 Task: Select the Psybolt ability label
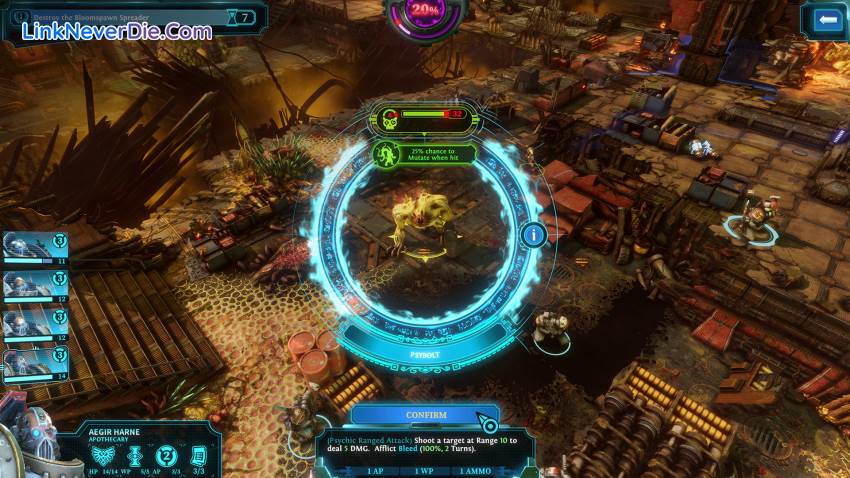click(425, 354)
